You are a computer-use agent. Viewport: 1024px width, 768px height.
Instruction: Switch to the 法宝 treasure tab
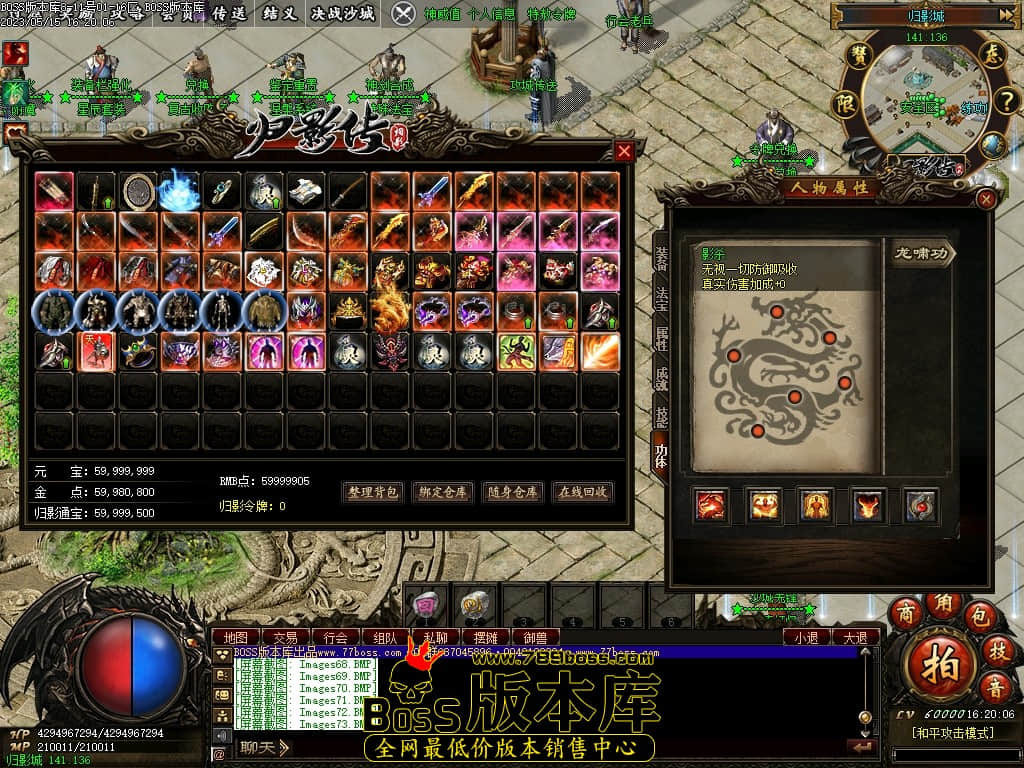(661, 299)
